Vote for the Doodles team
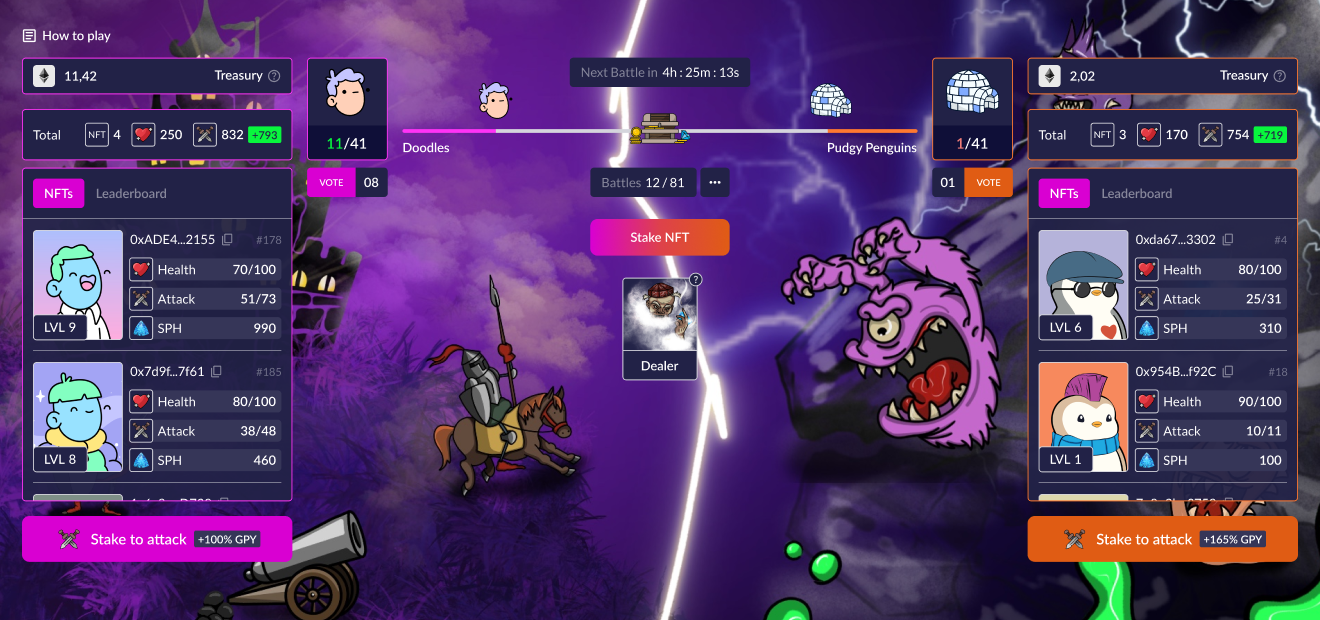1320x620 pixels. click(331, 183)
